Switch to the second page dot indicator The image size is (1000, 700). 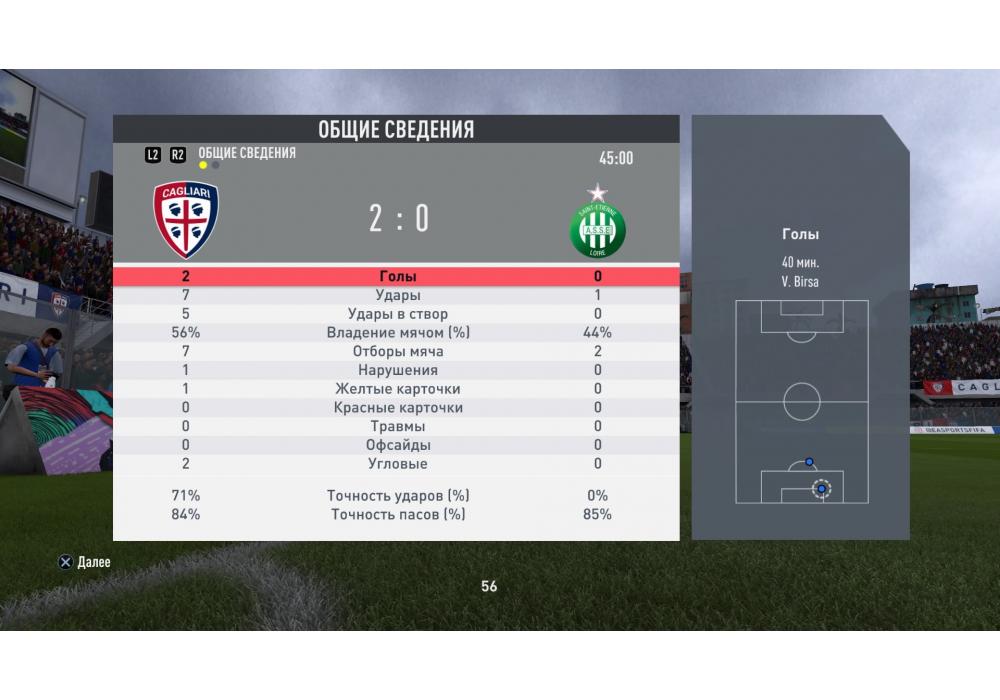pos(216,166)
